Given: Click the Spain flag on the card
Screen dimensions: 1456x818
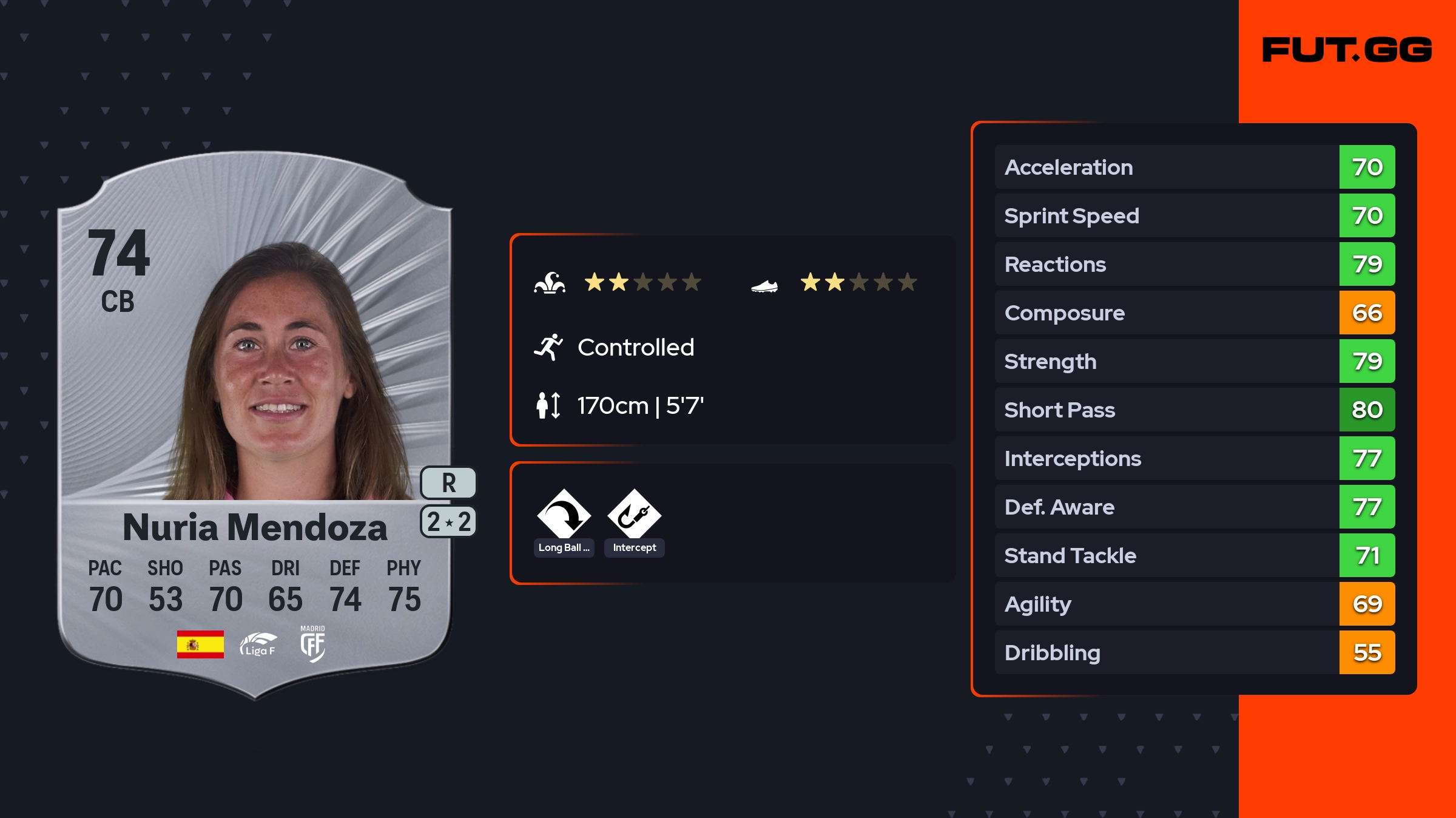Looking at the screenshot, I should coord(200,644).
